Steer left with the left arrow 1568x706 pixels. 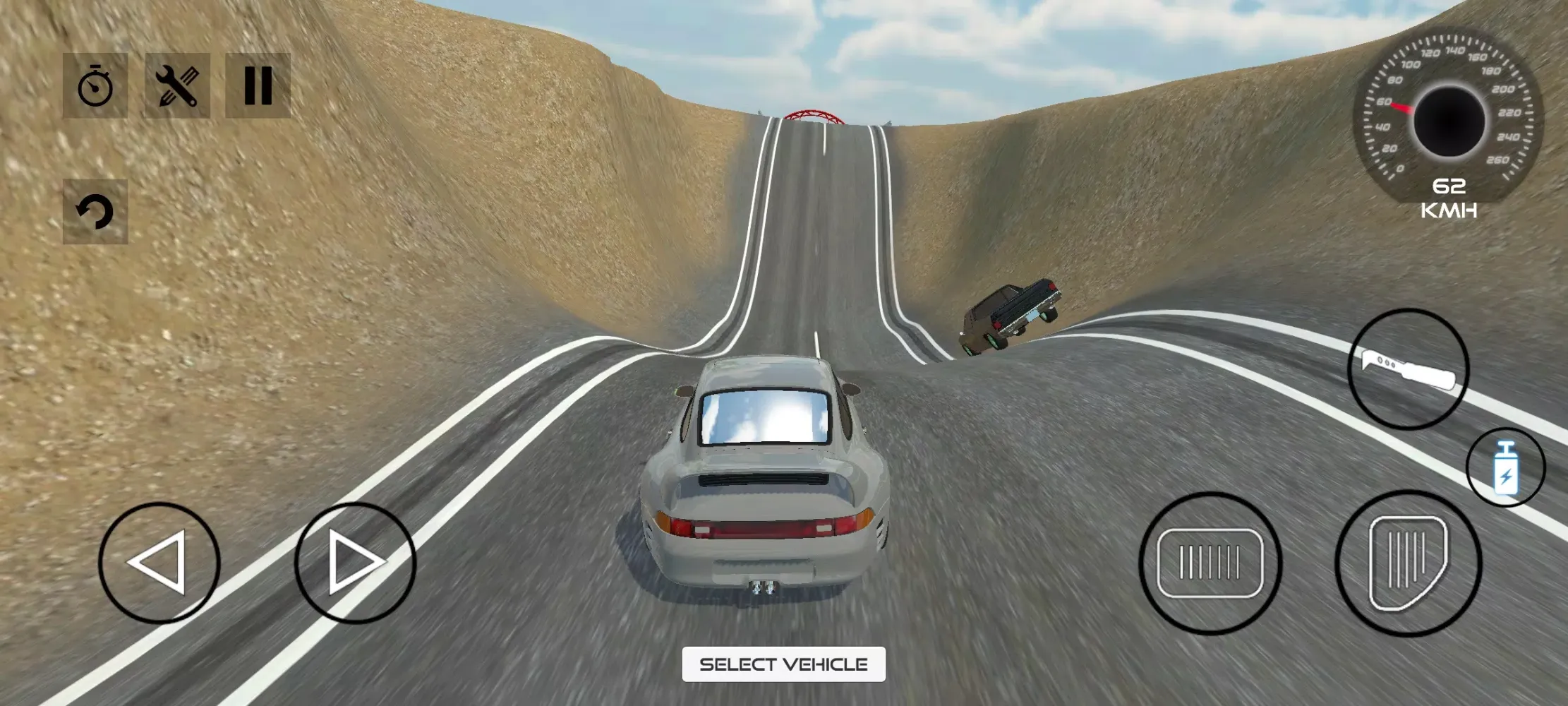(x=159, y=563)
